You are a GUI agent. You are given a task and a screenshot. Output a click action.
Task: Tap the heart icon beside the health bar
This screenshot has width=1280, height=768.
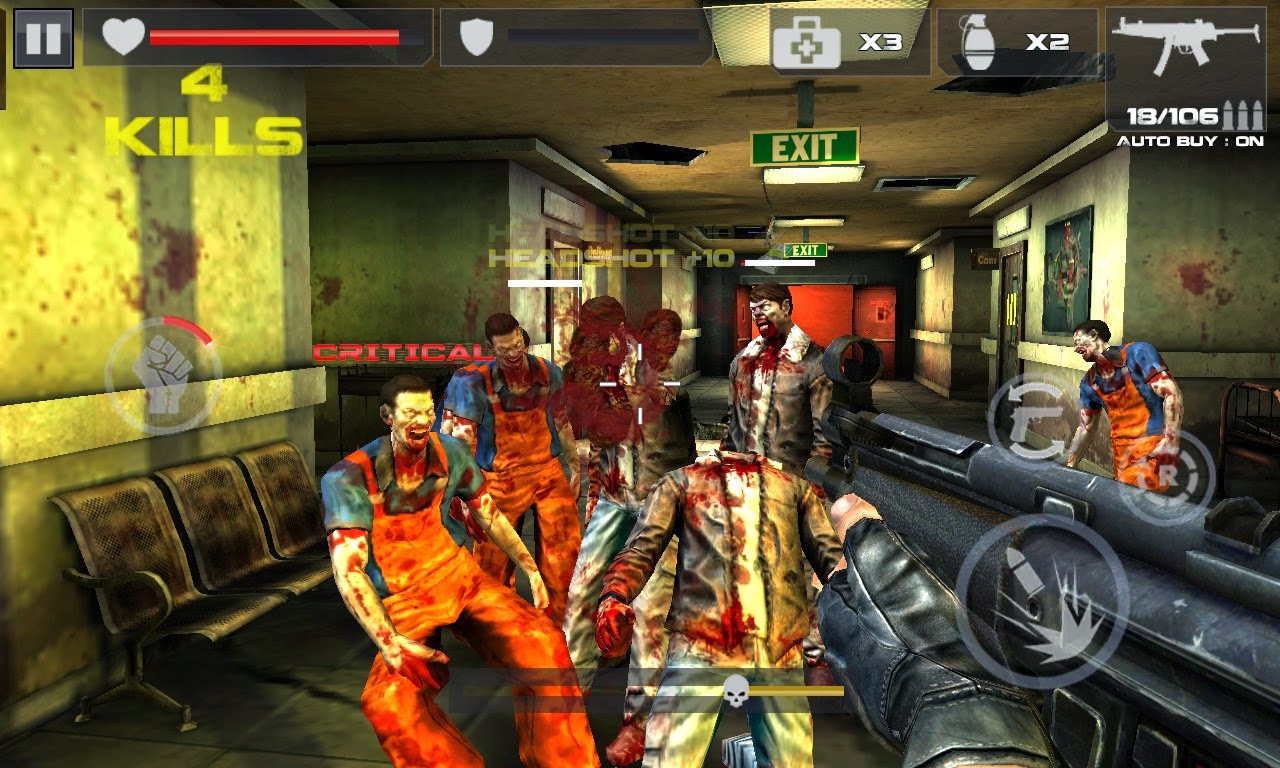[122, 37]
